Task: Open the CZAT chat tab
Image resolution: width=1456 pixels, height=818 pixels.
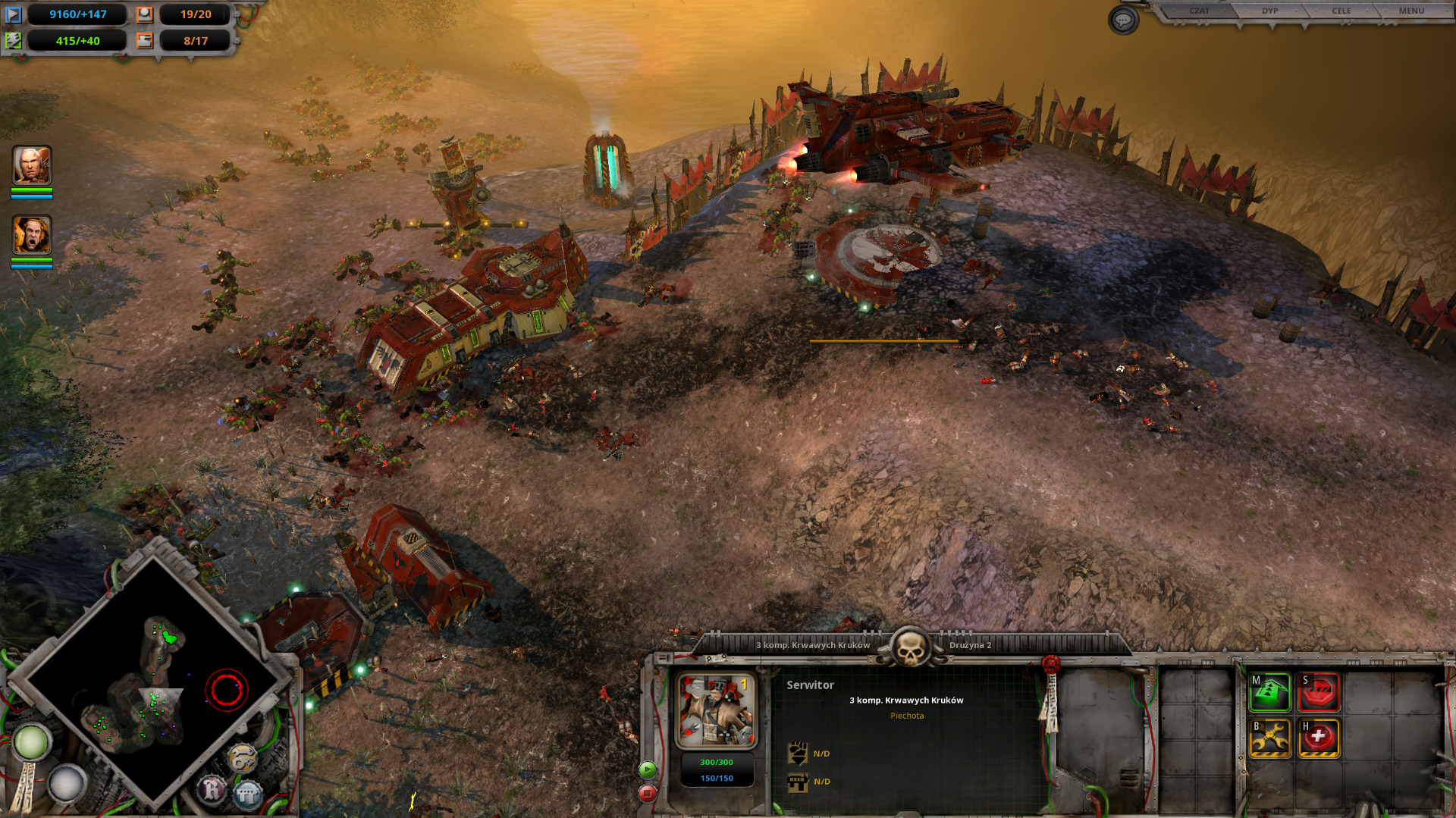Action: click(1199, 11)
